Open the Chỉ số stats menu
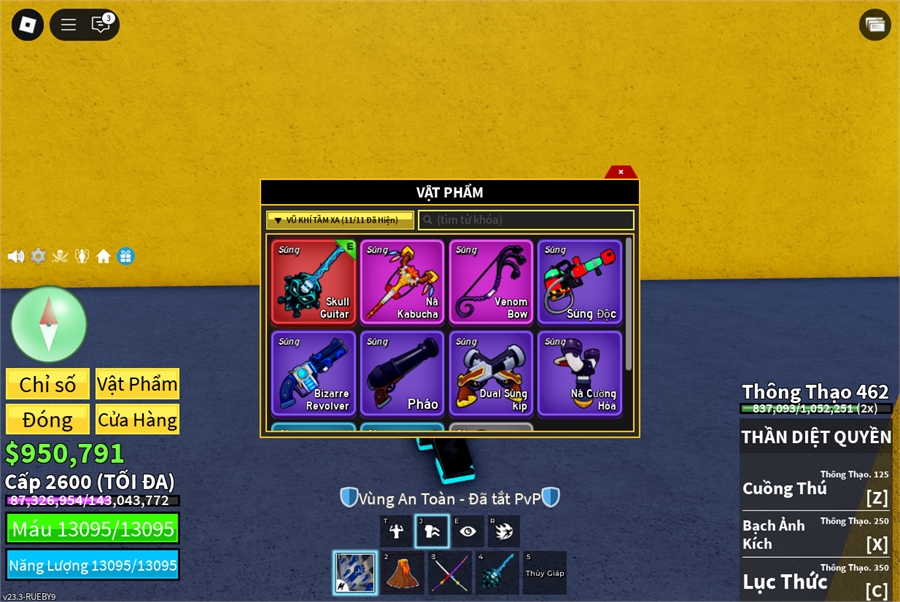900x602 pixels. point(48,384)
